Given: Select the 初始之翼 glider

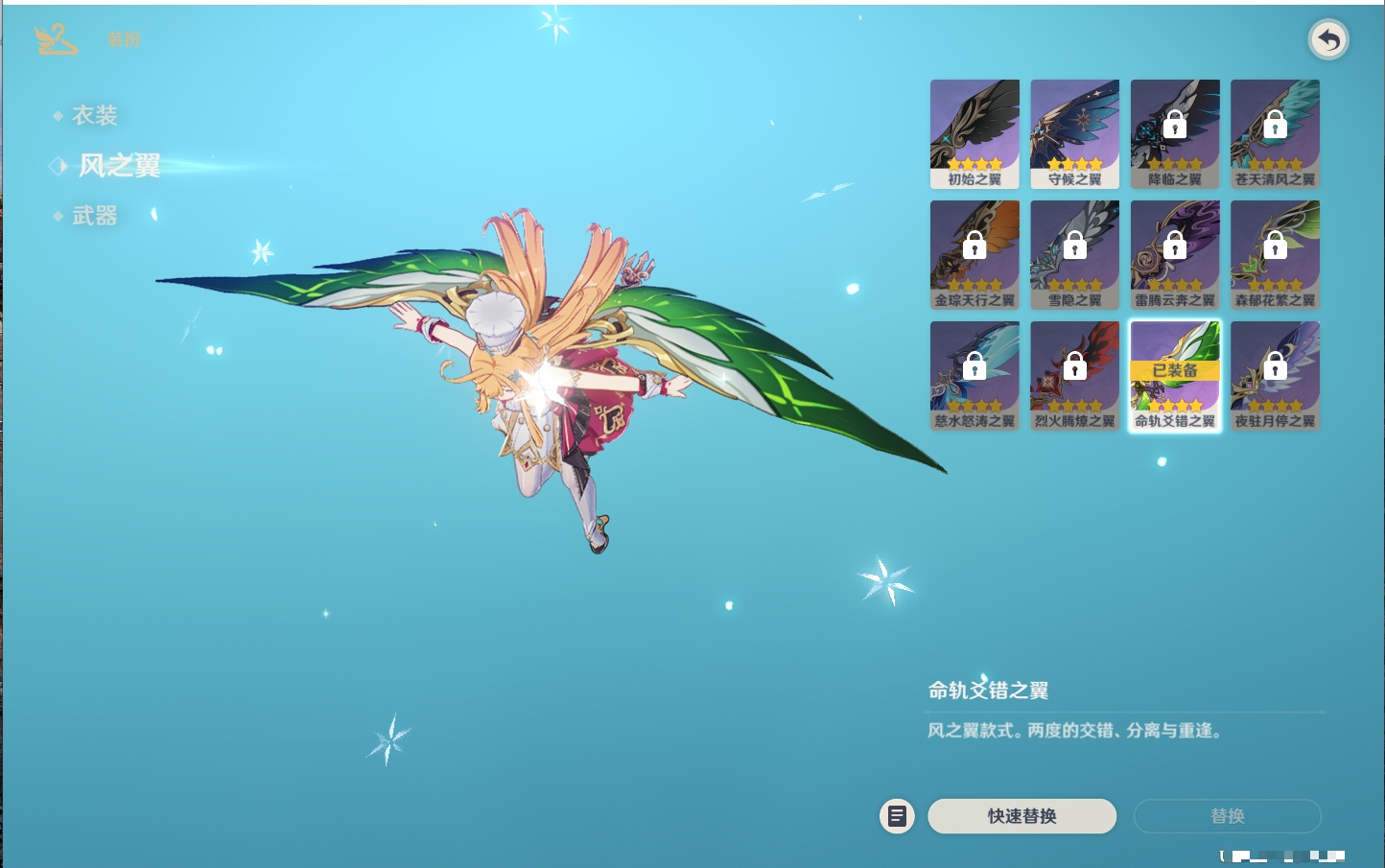Looking at the screenshot, I should [974, 133].
